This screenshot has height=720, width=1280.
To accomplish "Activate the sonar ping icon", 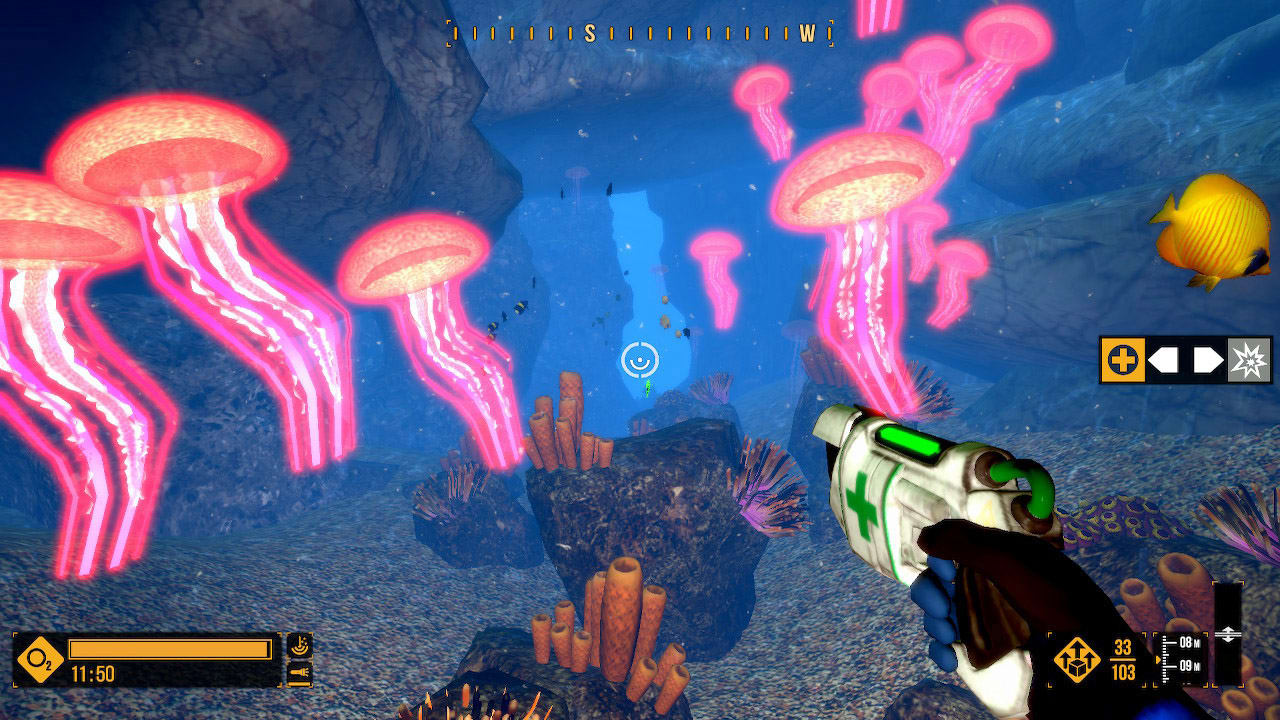I will point(300,645).
